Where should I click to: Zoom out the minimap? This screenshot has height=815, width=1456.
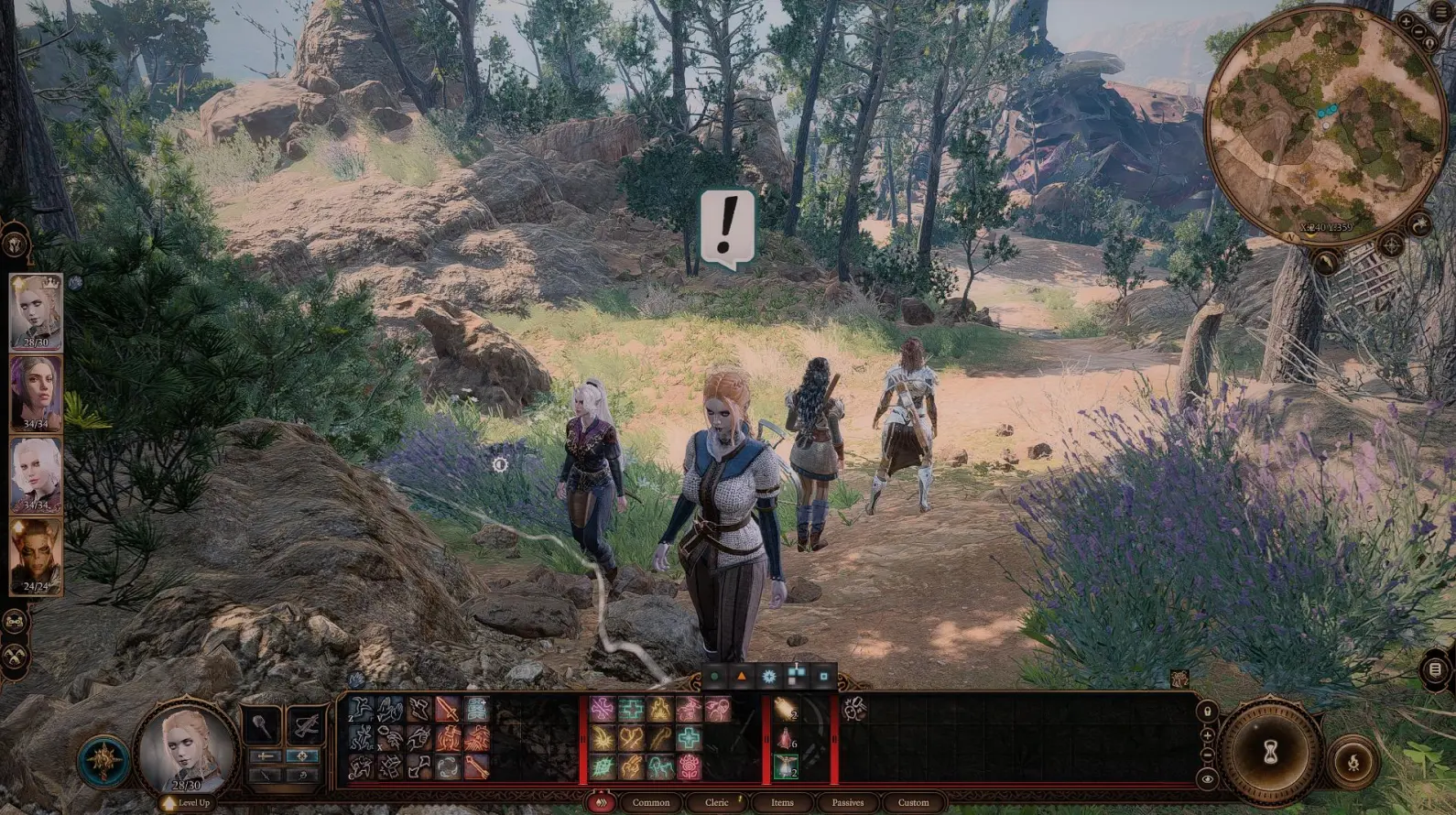pos(1418,32)
